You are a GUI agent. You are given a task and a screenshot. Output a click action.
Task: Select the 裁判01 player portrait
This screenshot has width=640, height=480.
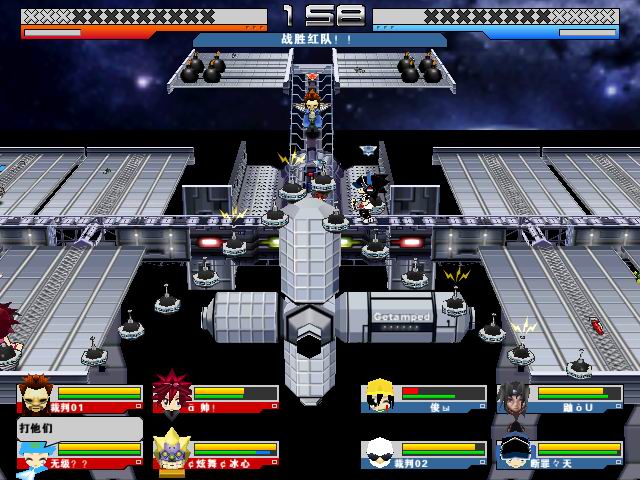(37, 392)
